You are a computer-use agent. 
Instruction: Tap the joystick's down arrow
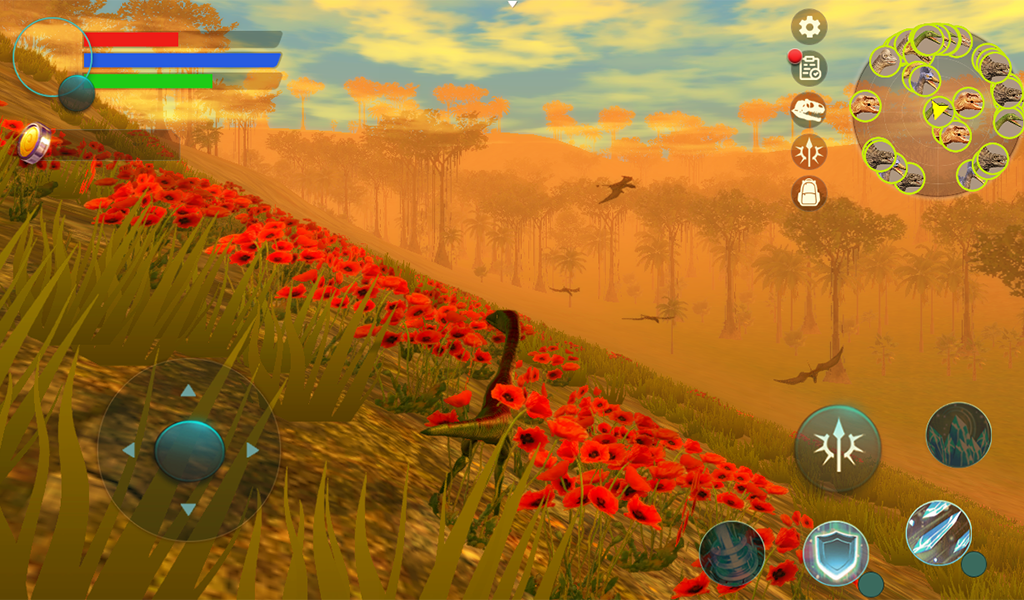pyautogui.click(x=188, y=510)
